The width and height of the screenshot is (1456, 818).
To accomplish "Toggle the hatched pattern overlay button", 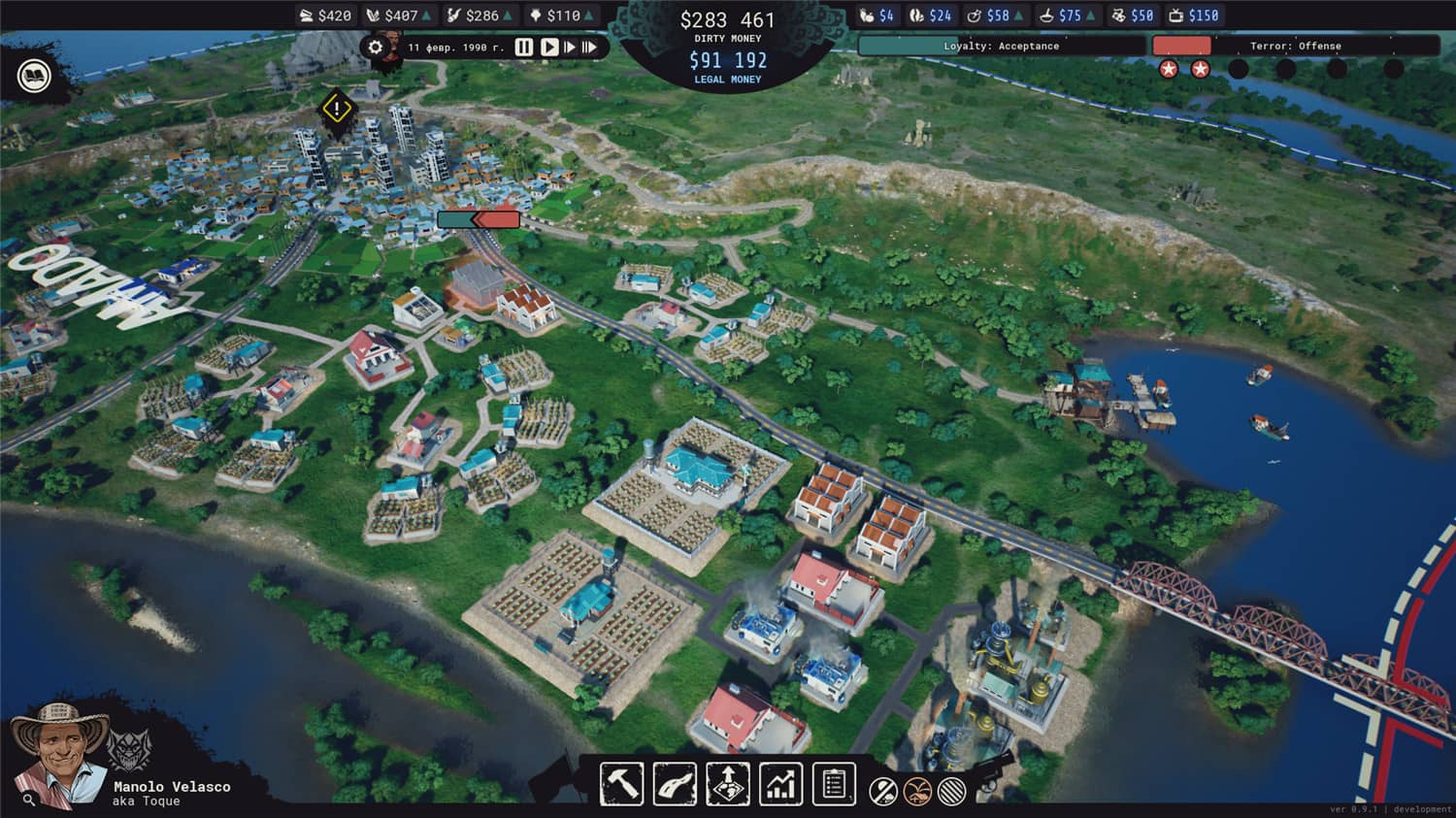I will point(951,790).
